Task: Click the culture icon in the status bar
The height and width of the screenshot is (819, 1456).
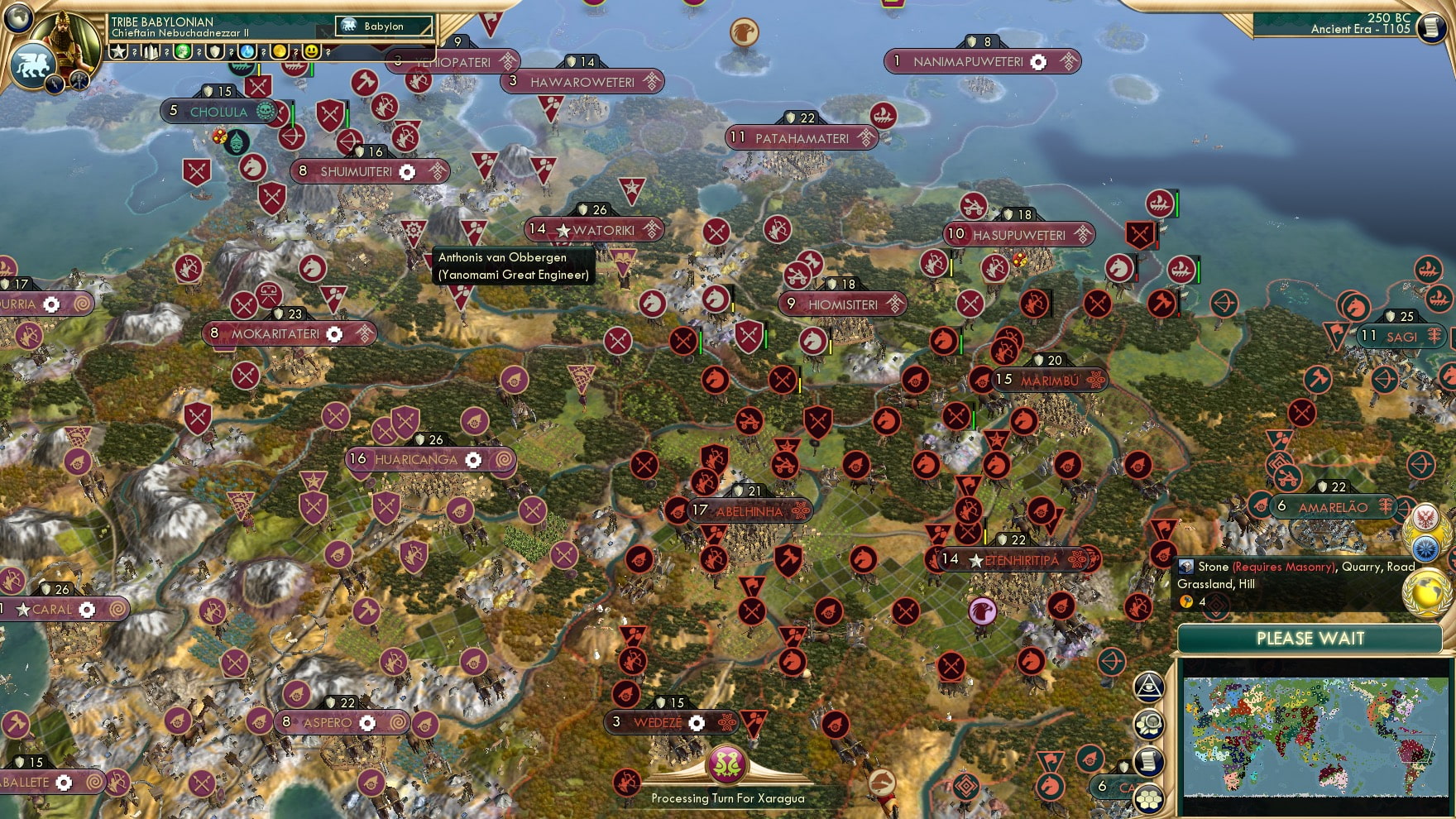Action: pyautogui.click(x=182, y=52)
